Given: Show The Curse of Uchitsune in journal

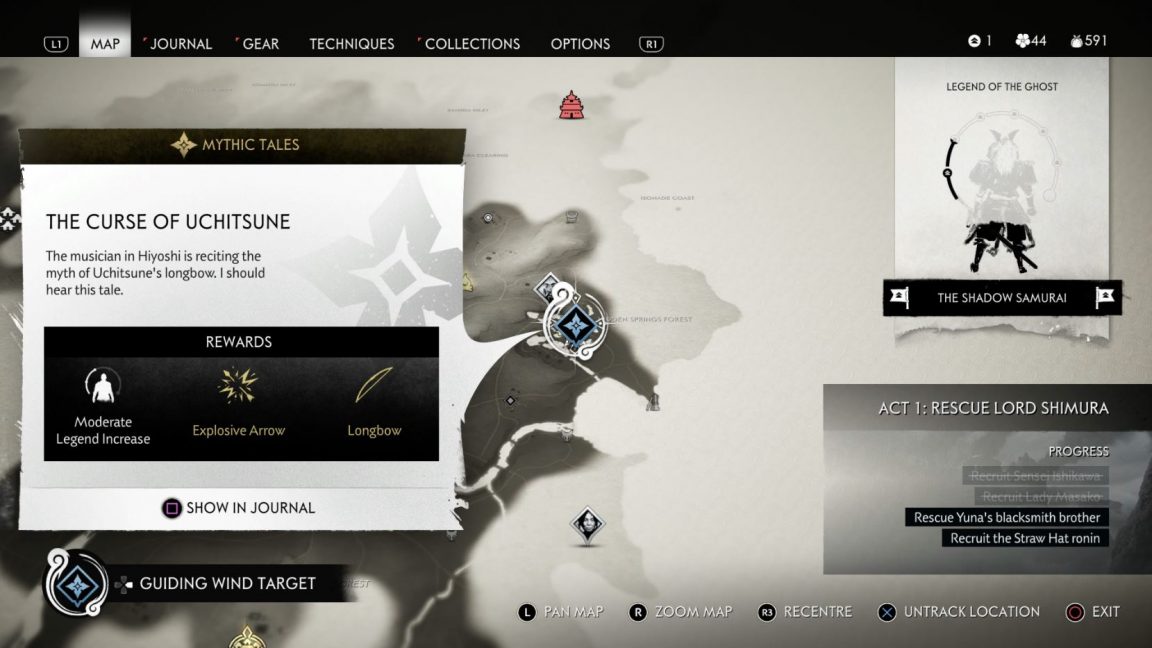Looking at the screenshot, I should click(x=239, y=508).
